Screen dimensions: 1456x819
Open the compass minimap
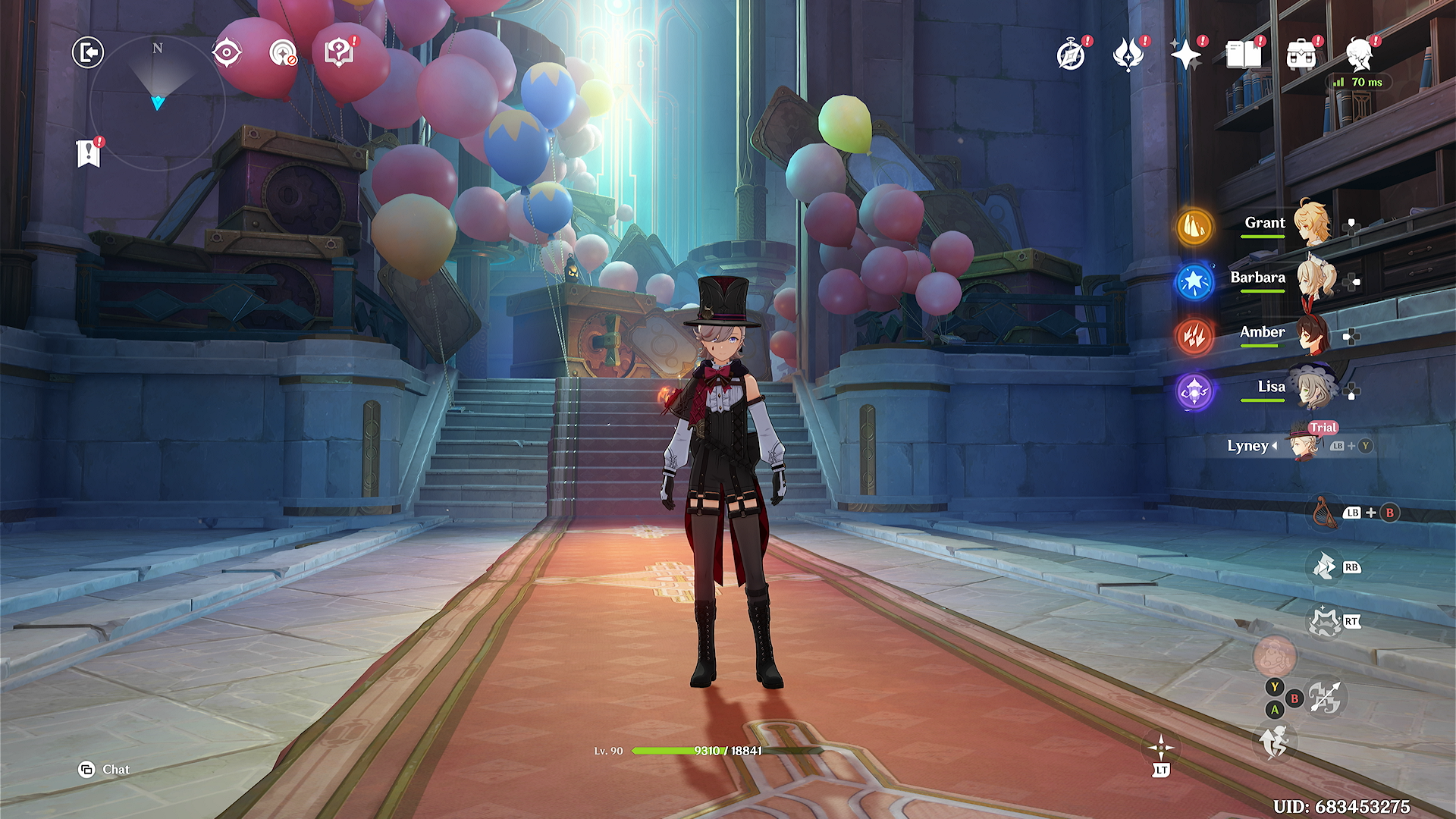[157, 102]
